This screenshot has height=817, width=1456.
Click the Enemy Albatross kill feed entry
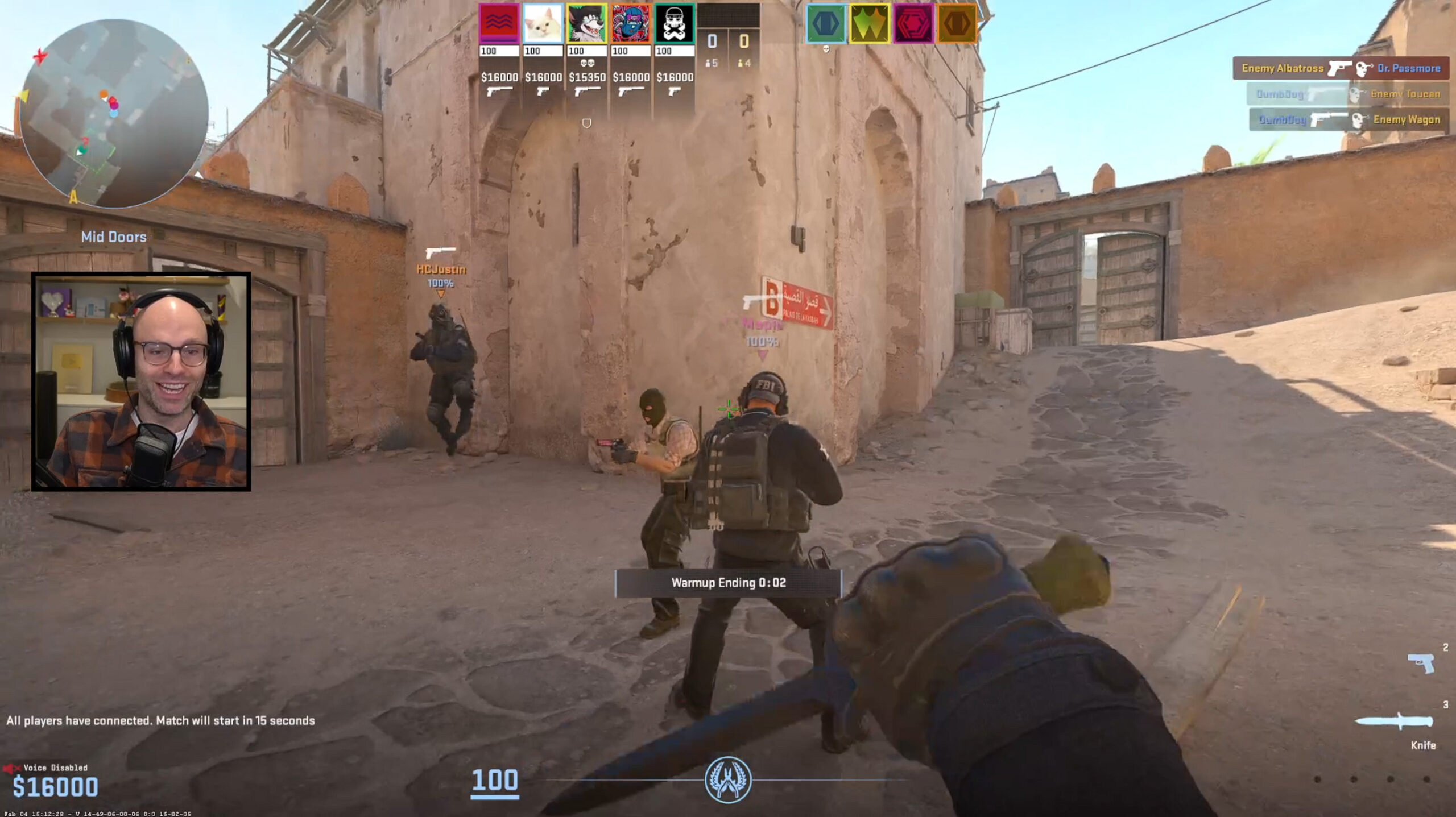(1337, 68)
